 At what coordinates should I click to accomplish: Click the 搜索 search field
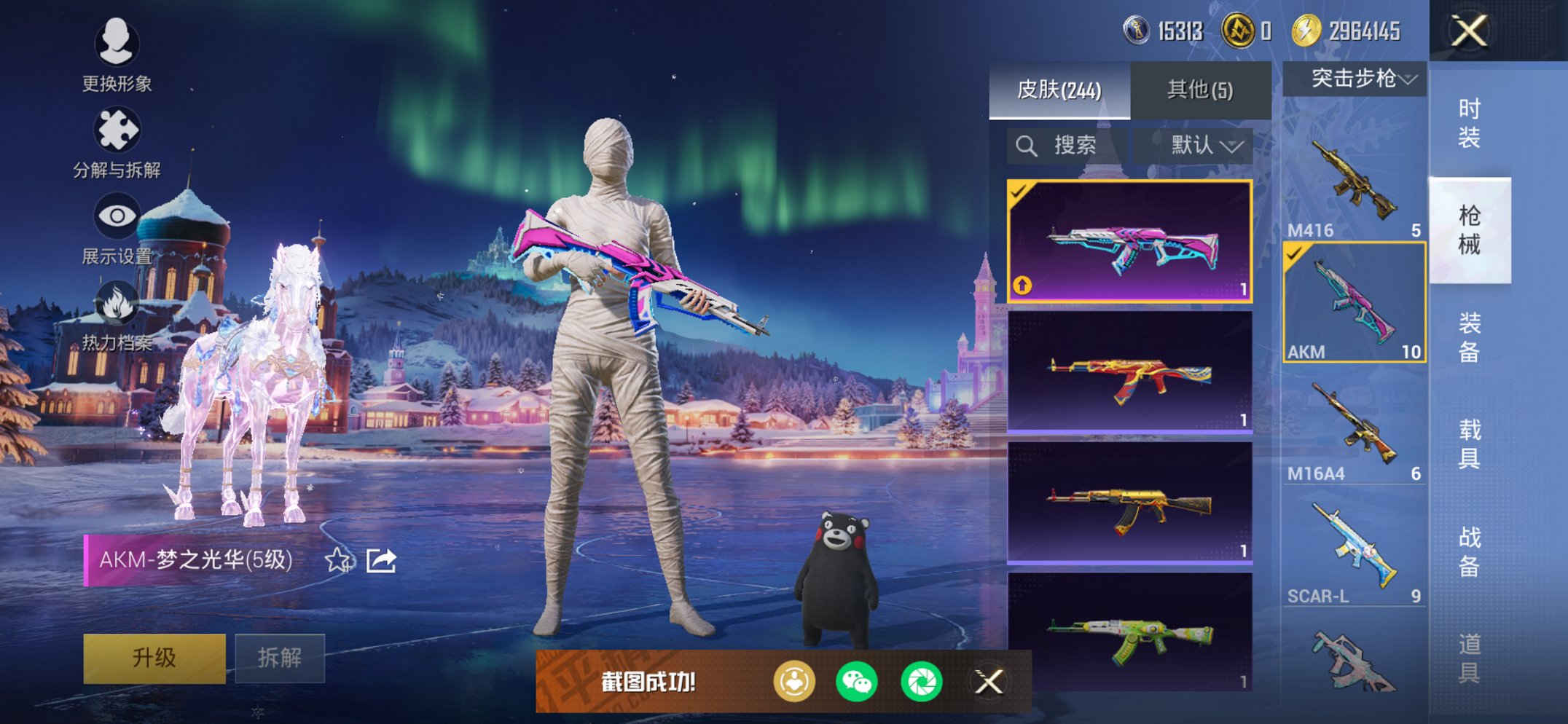pyautogui.click(x=1067, y=146)
